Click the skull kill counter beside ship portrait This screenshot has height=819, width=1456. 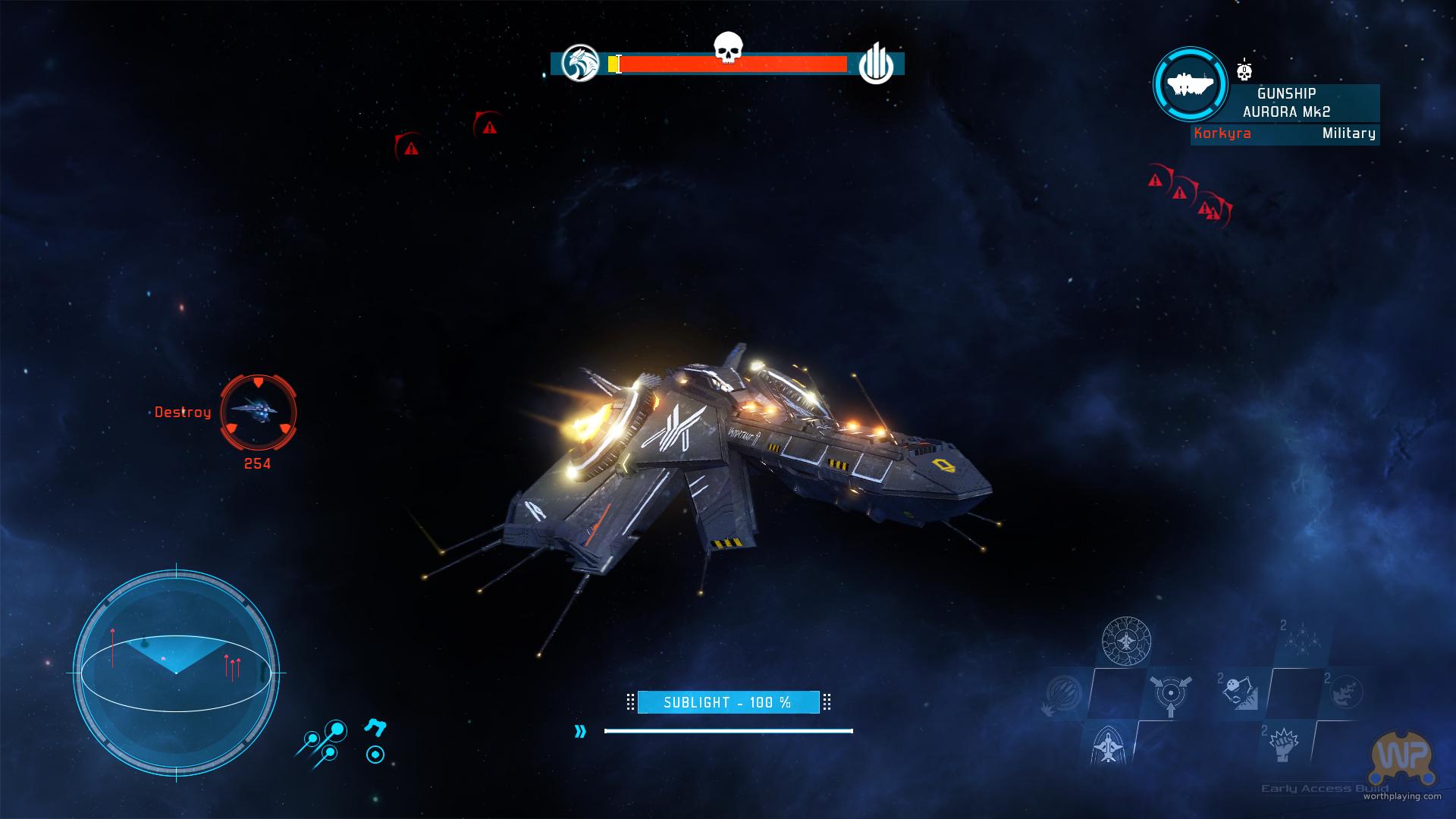(1244, 70)
